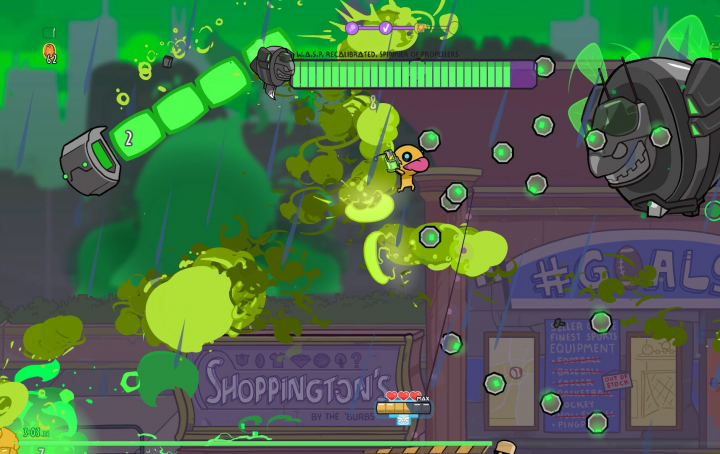Select the orange current-phase marker on the track
Image resolution: width=720 pixels, height=454 pixels.
point(421,28)
